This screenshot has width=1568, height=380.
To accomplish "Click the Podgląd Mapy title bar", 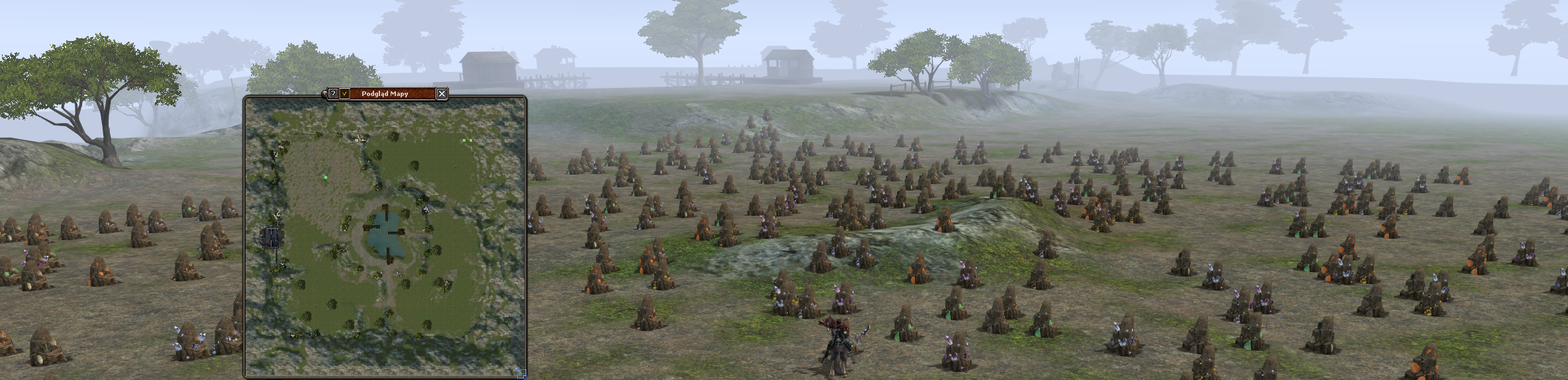I will [386, 94].
